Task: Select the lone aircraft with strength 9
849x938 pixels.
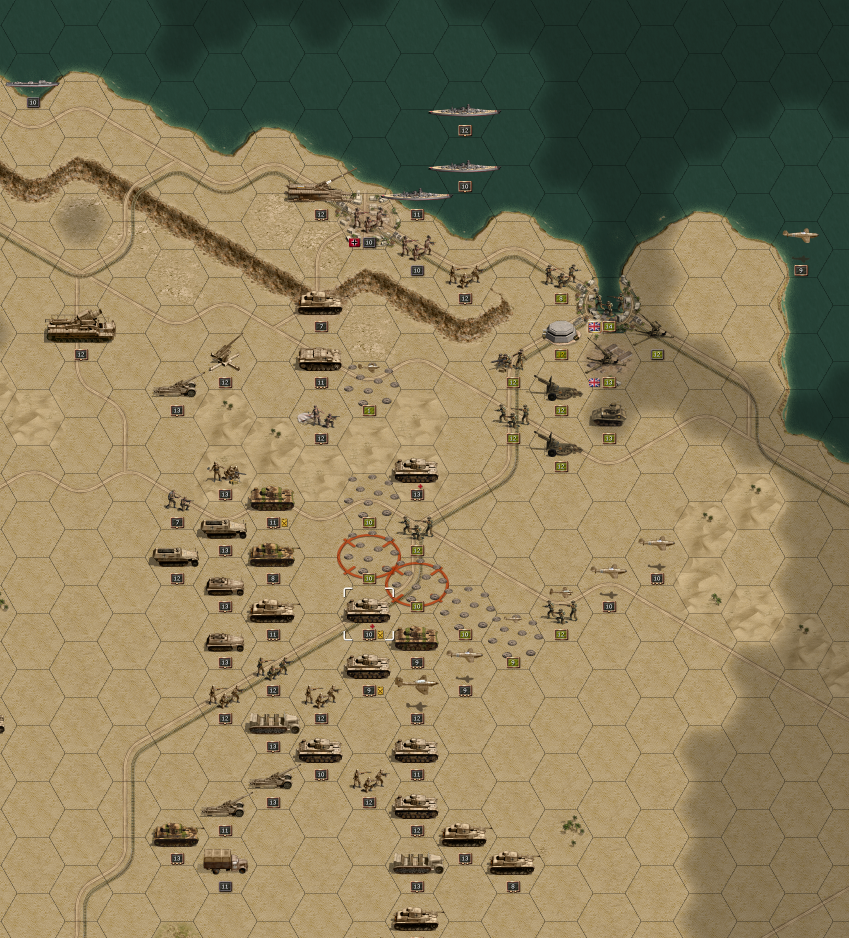Action: (x=800, y=236)
